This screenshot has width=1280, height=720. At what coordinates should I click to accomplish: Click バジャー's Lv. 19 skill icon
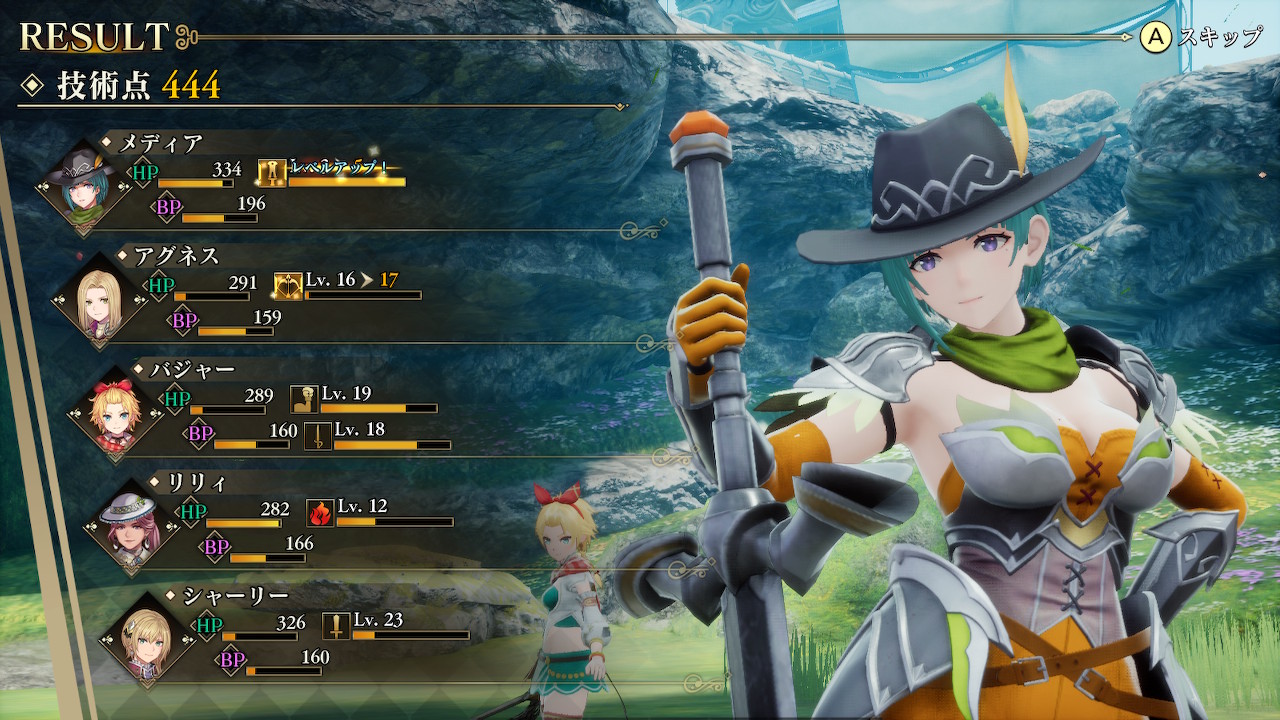(x=304, y=400)
